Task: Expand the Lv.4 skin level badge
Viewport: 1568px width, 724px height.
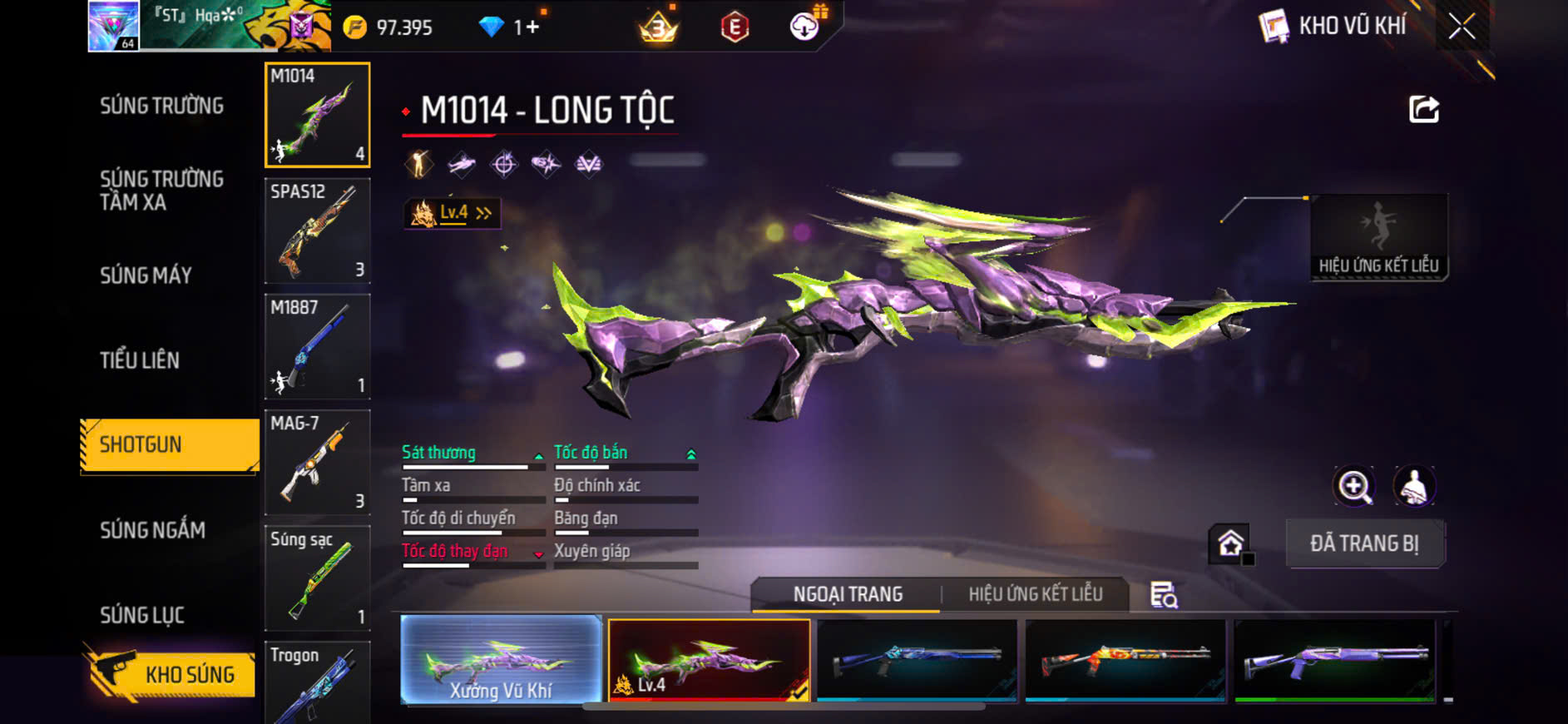Action: (x=453, y=213)
